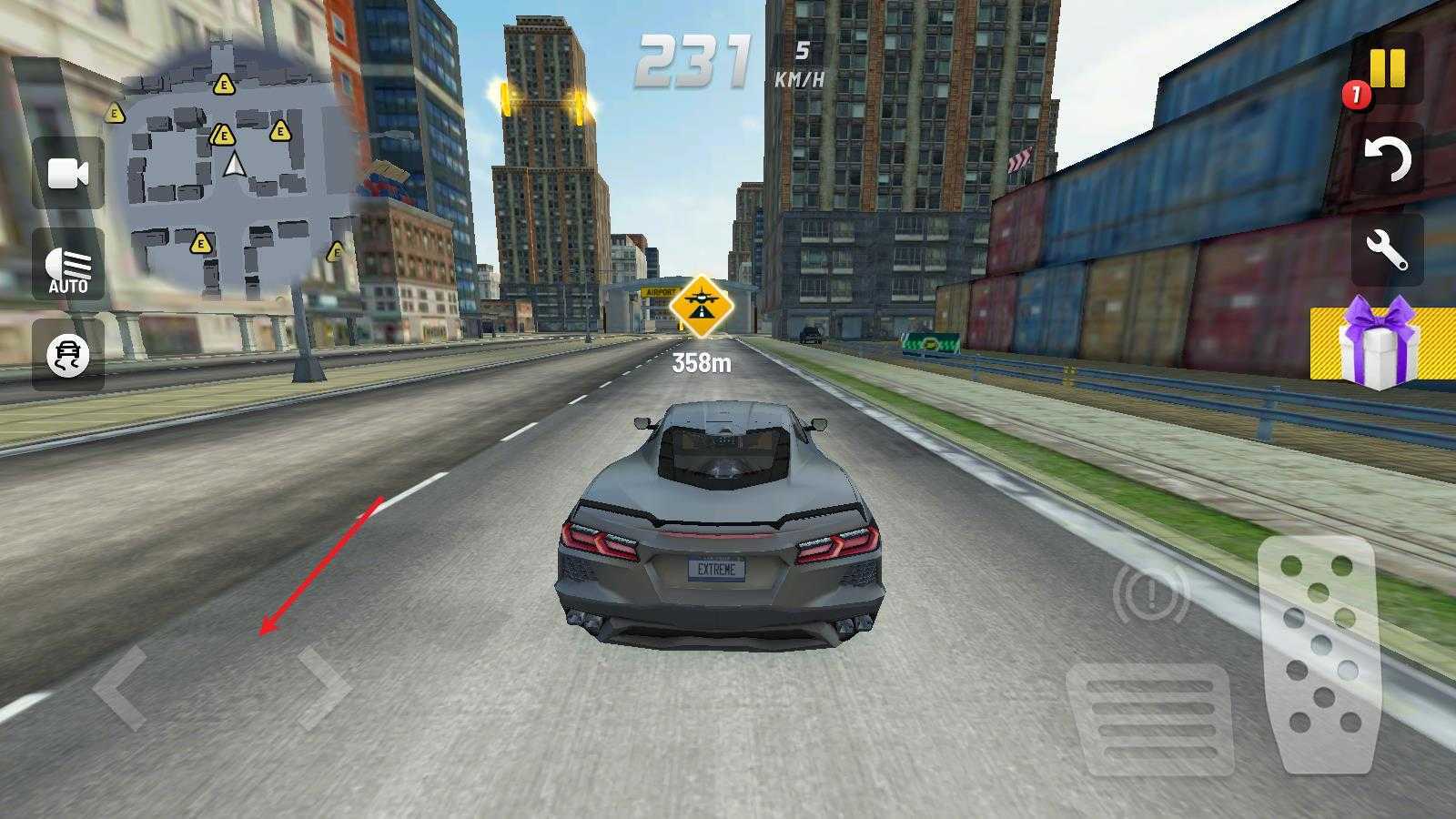Select the airport waypoint marker
This screenshot has height=819, width=1456.
(701, 307)
